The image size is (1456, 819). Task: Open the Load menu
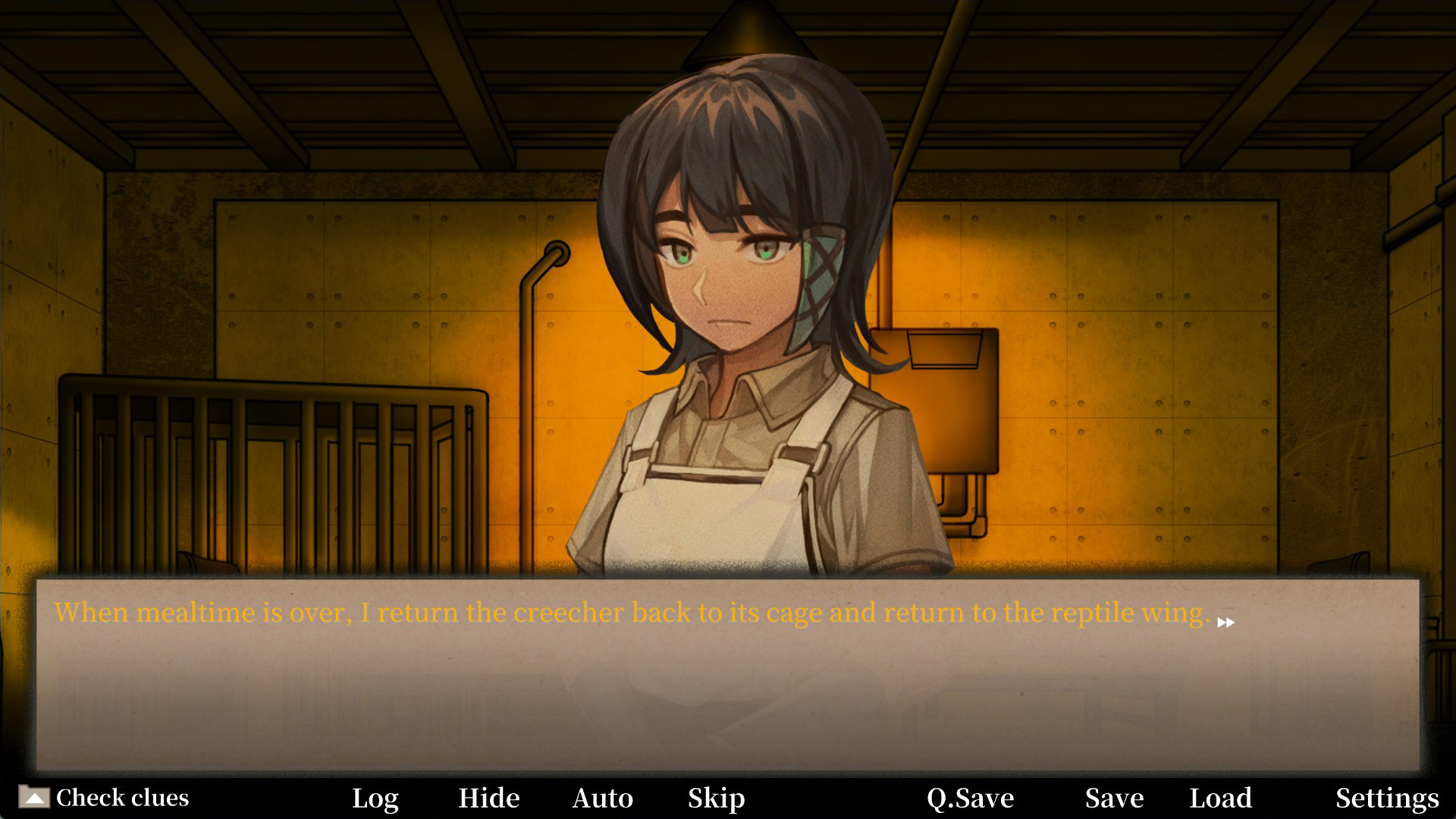[x=1220, y=798]
